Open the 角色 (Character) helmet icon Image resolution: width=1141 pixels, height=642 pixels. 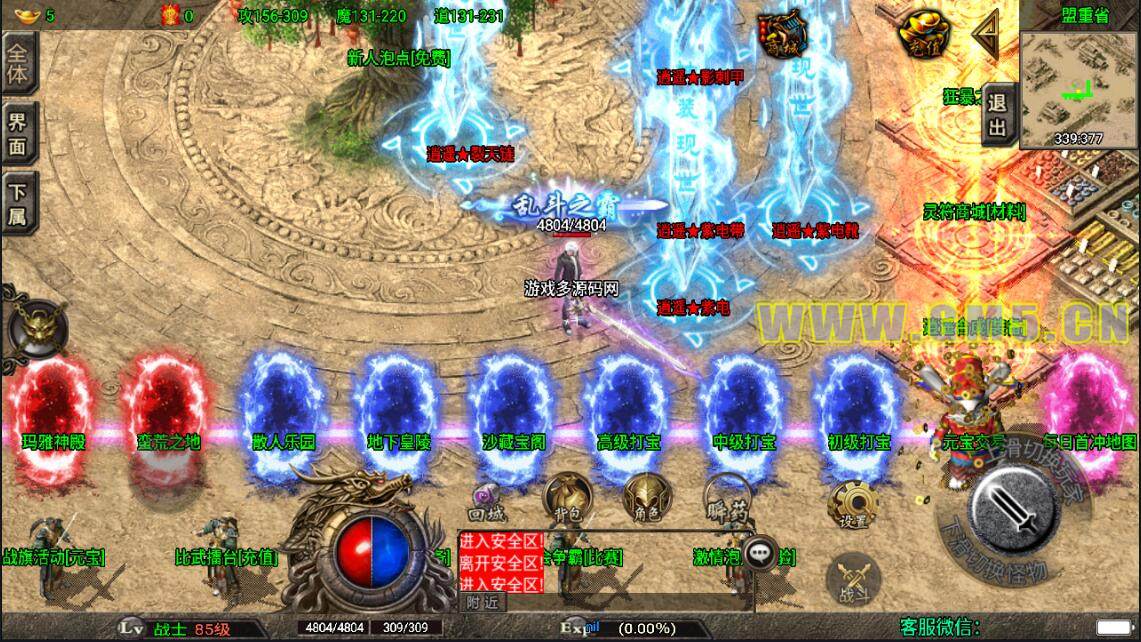[645, 497]
